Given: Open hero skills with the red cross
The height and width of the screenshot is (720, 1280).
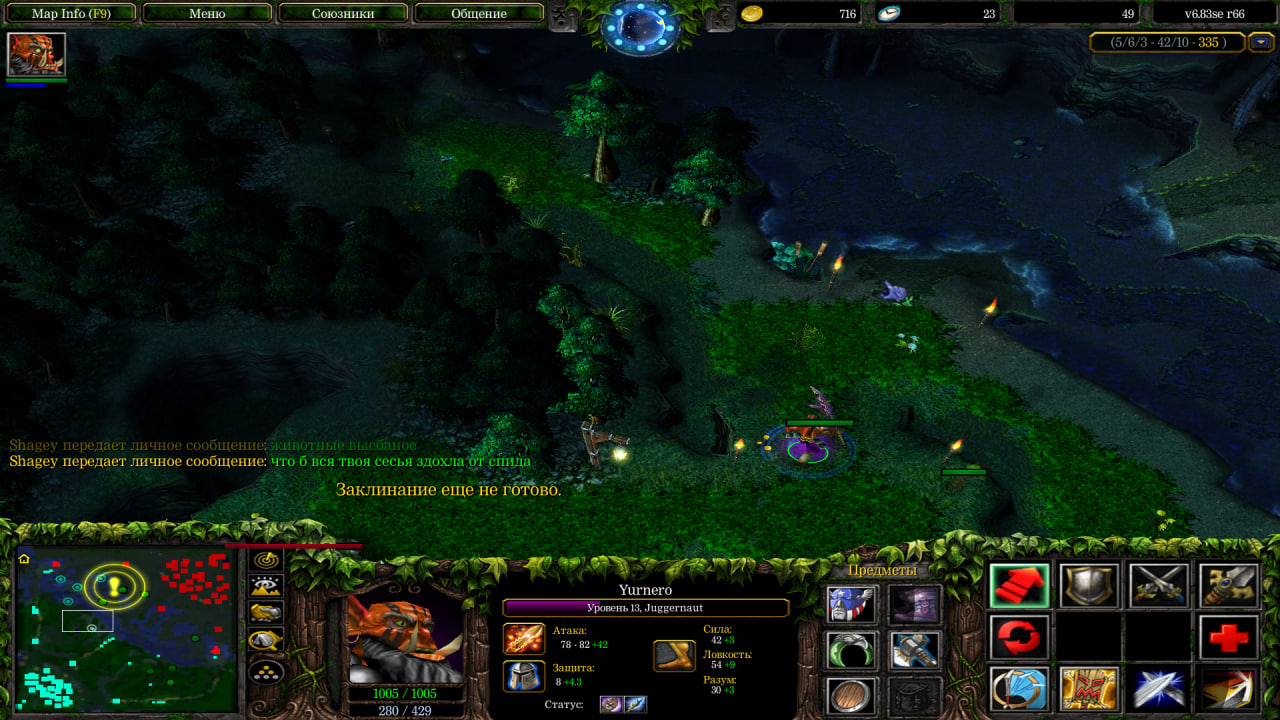Looking at the screenshot, I should point(1228,637).
